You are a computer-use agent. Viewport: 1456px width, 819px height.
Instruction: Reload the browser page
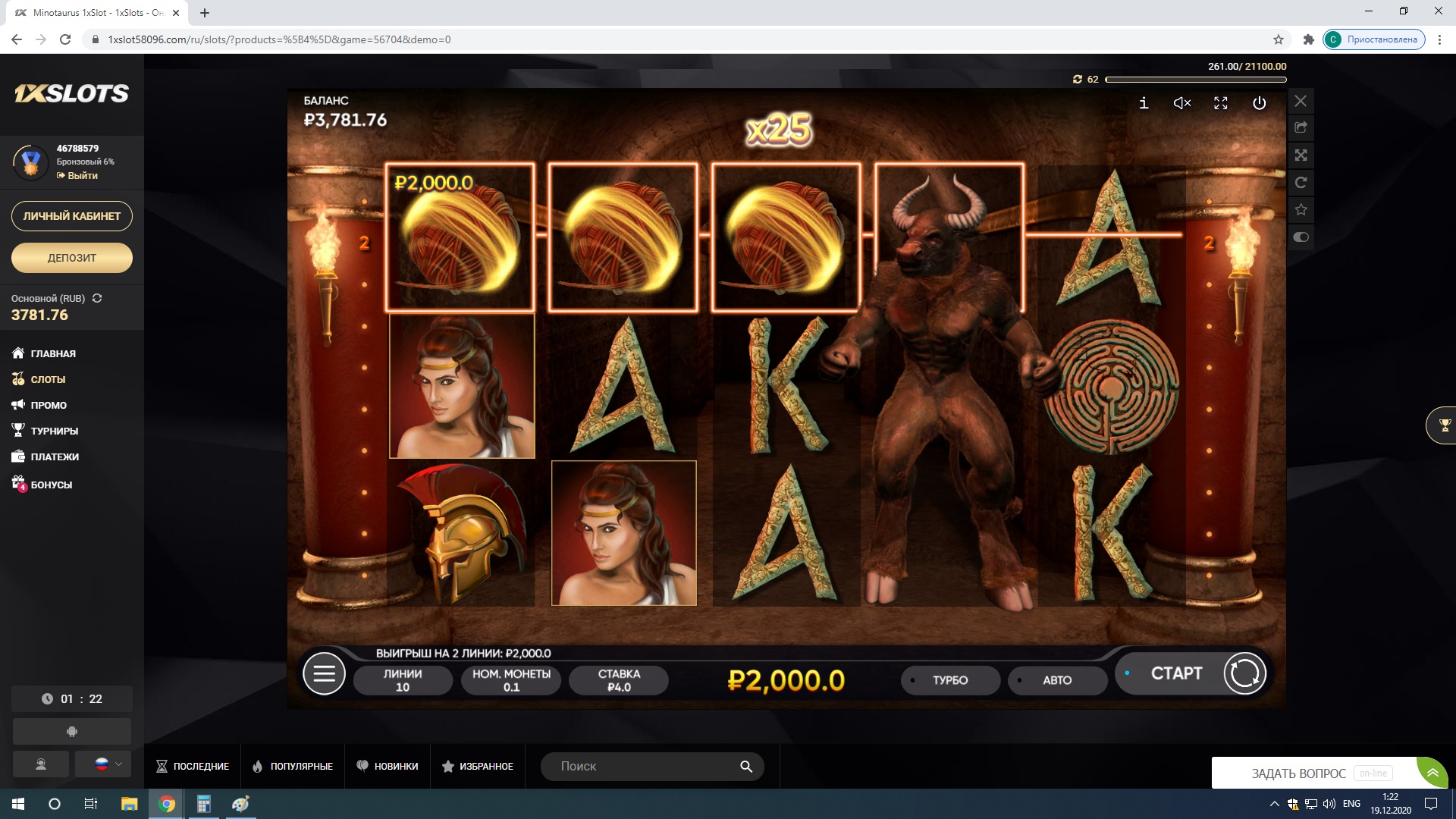(x=65, y=39)
